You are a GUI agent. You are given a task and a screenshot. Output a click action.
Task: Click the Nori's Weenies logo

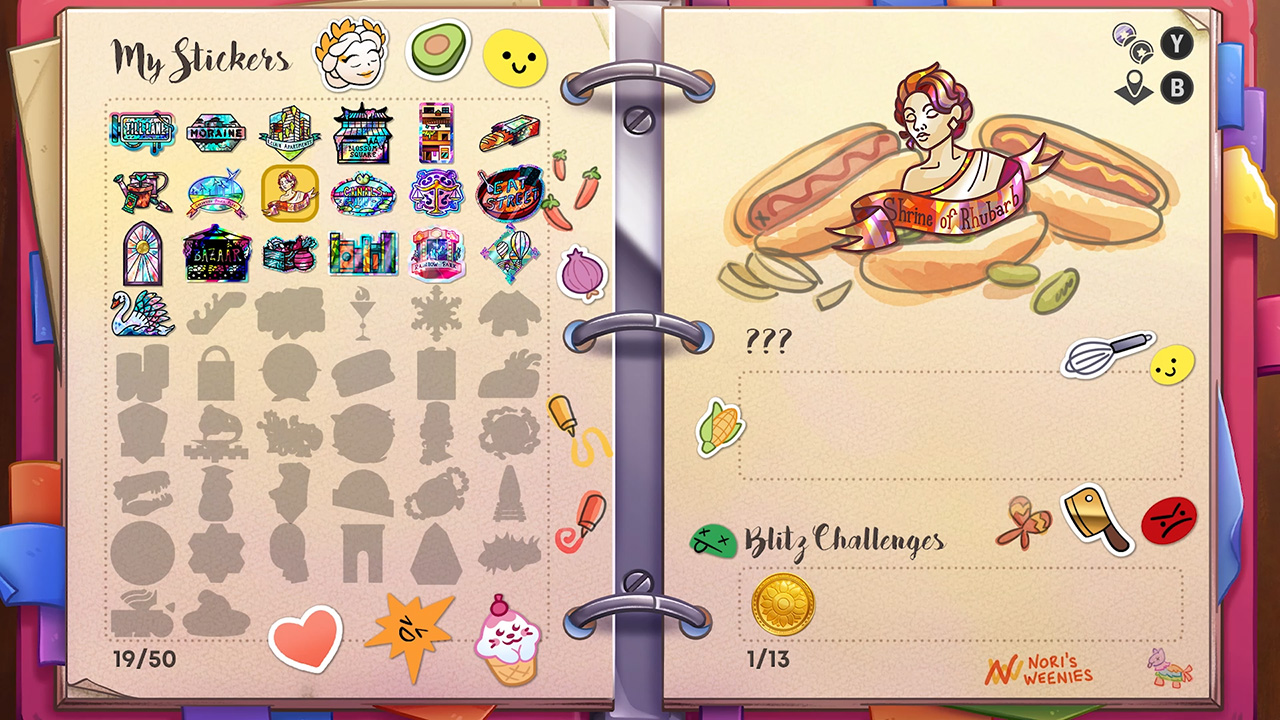coord(1041,670)
